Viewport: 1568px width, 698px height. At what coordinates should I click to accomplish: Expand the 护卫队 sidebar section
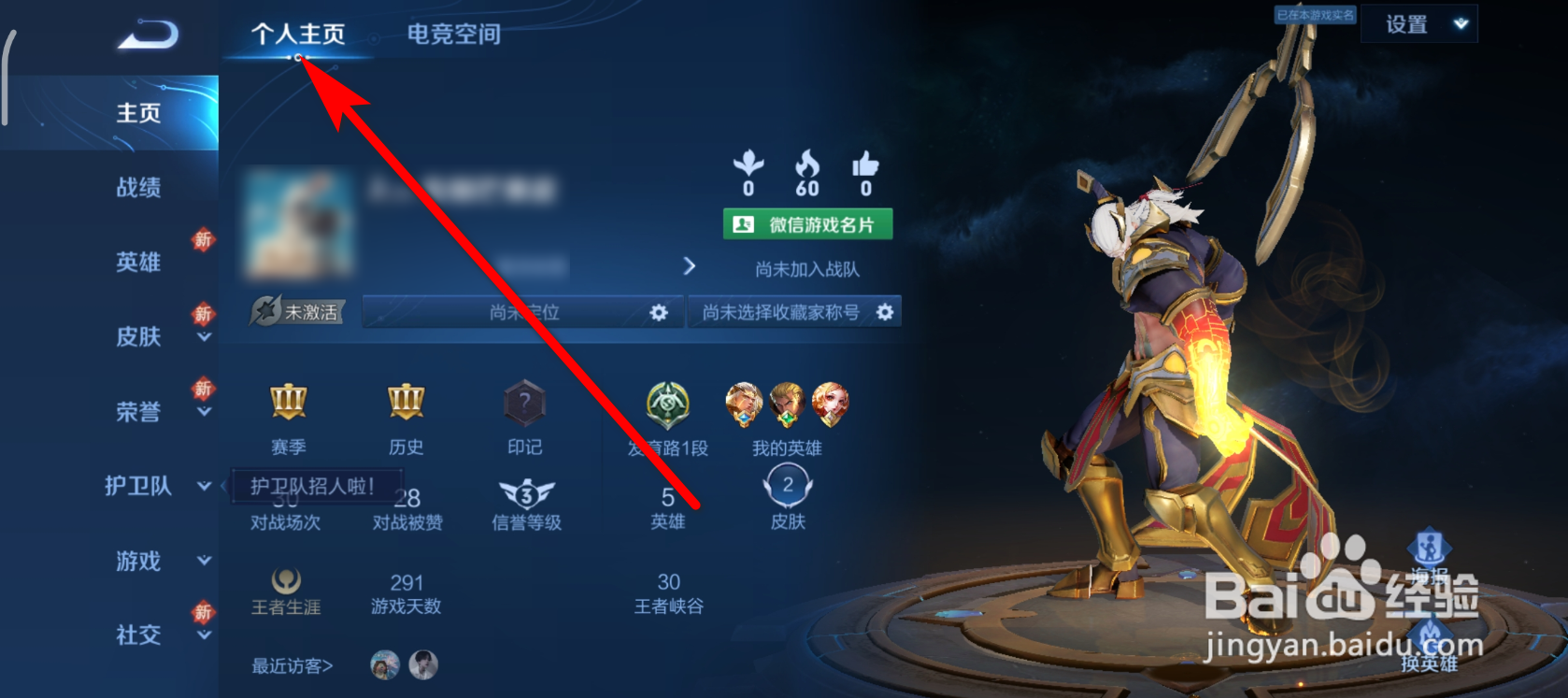pos(204,486)
